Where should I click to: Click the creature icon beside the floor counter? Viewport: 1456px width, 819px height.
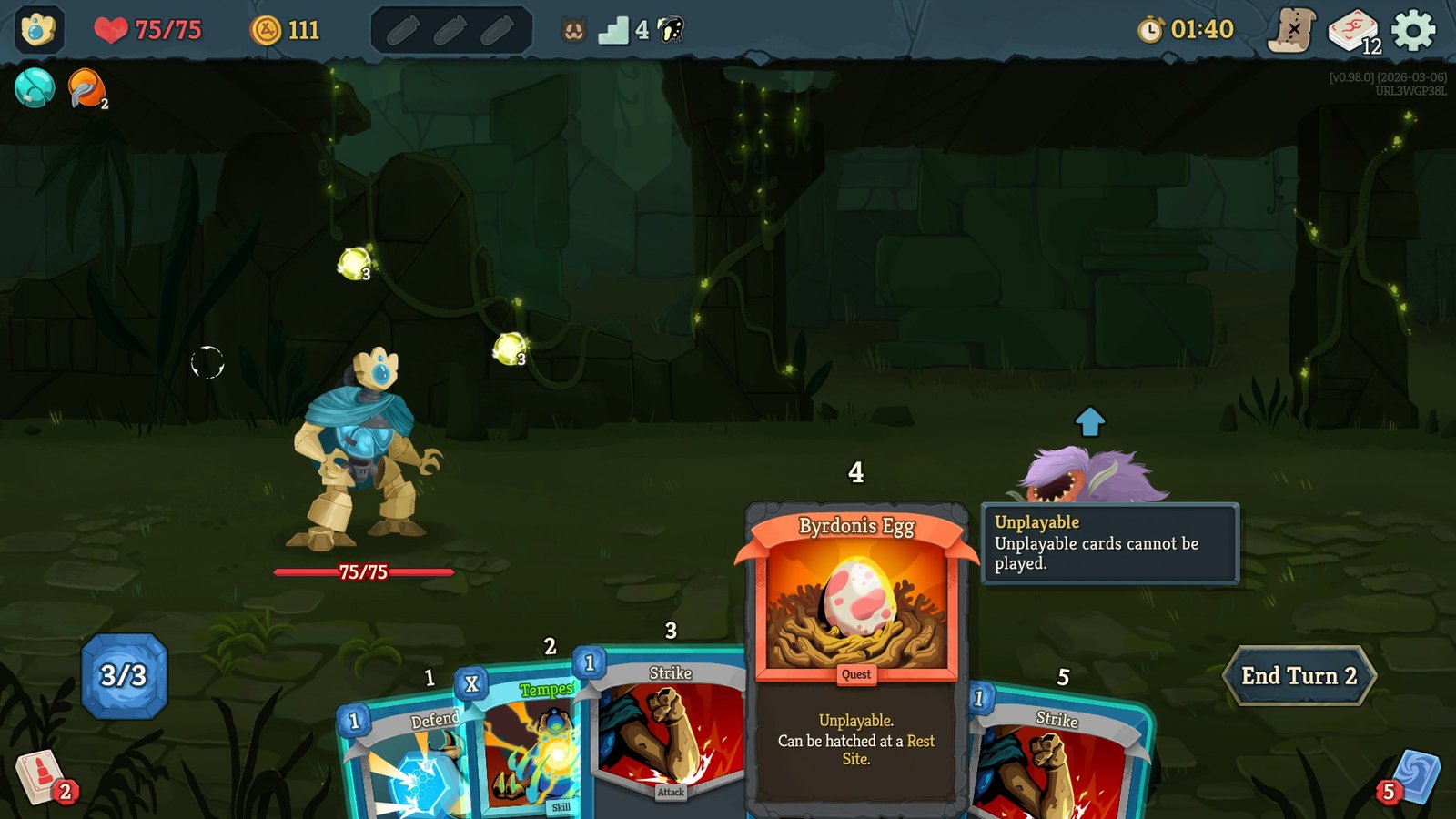(575, 28)
